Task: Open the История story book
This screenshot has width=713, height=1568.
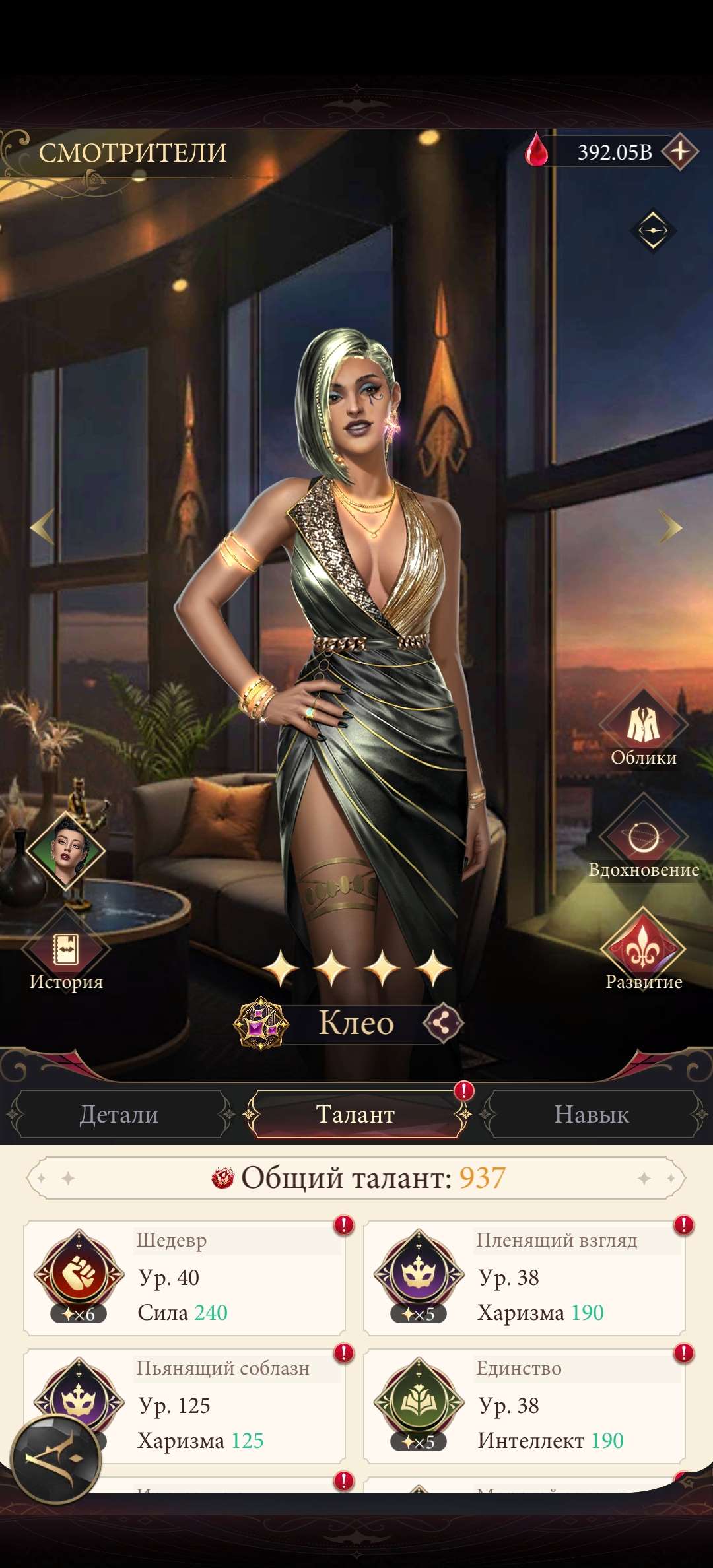Action: [x=65, y=952]
